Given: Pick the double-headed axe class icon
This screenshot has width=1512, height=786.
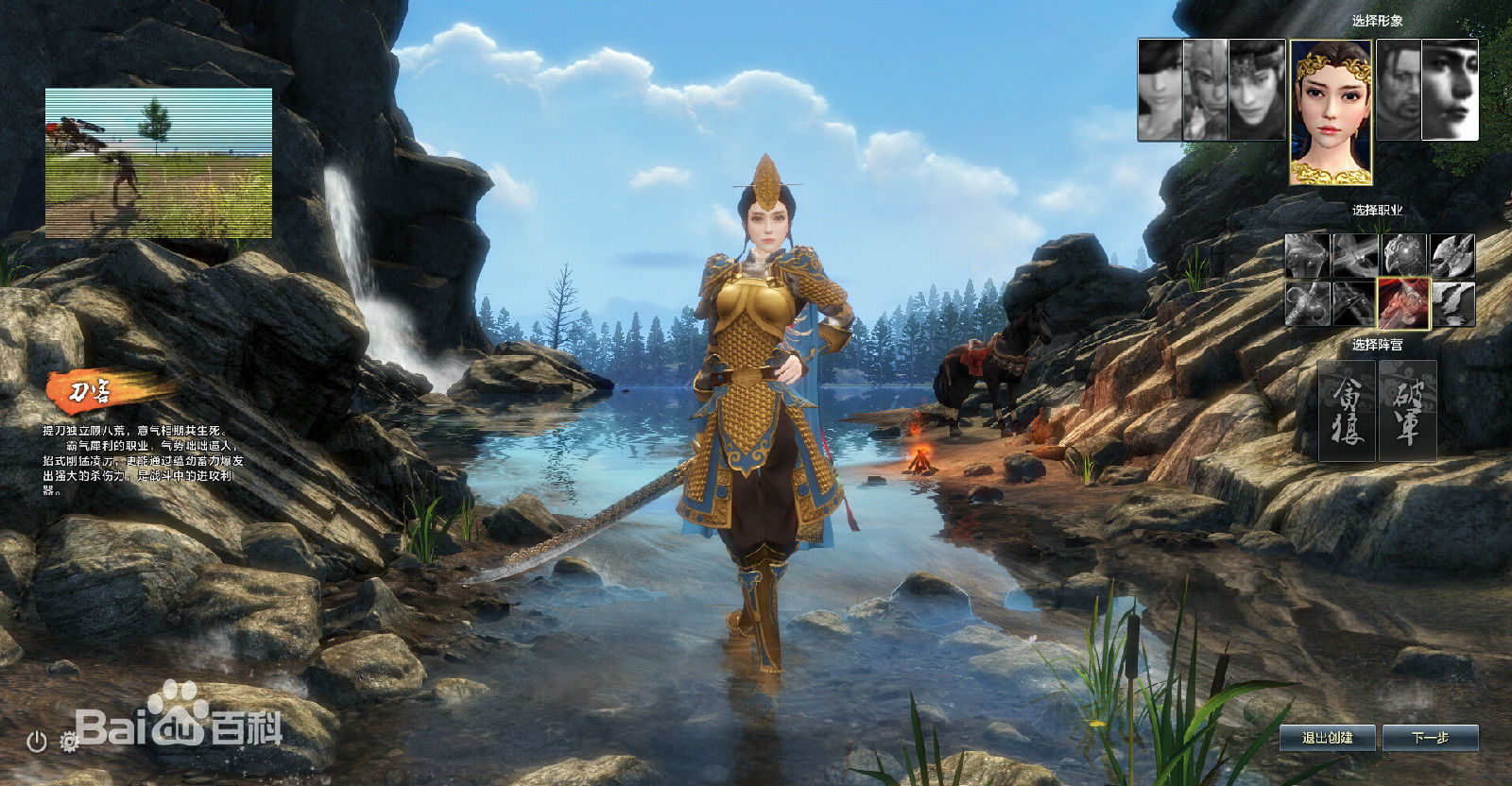Looking at the screenshot, I should click(x=1452, y=256).
